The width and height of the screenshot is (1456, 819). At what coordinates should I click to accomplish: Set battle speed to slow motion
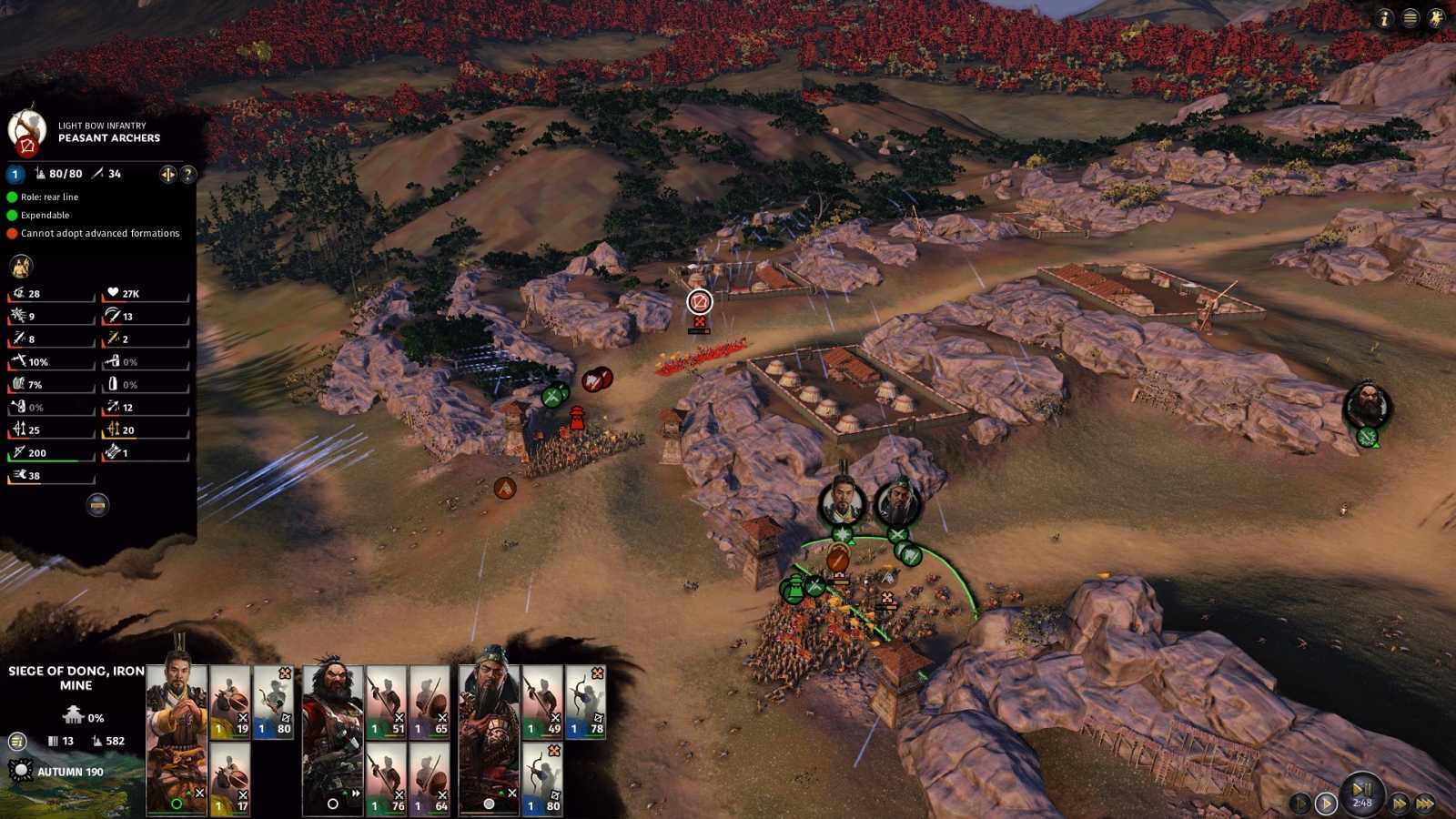[x=1300, y=804]
